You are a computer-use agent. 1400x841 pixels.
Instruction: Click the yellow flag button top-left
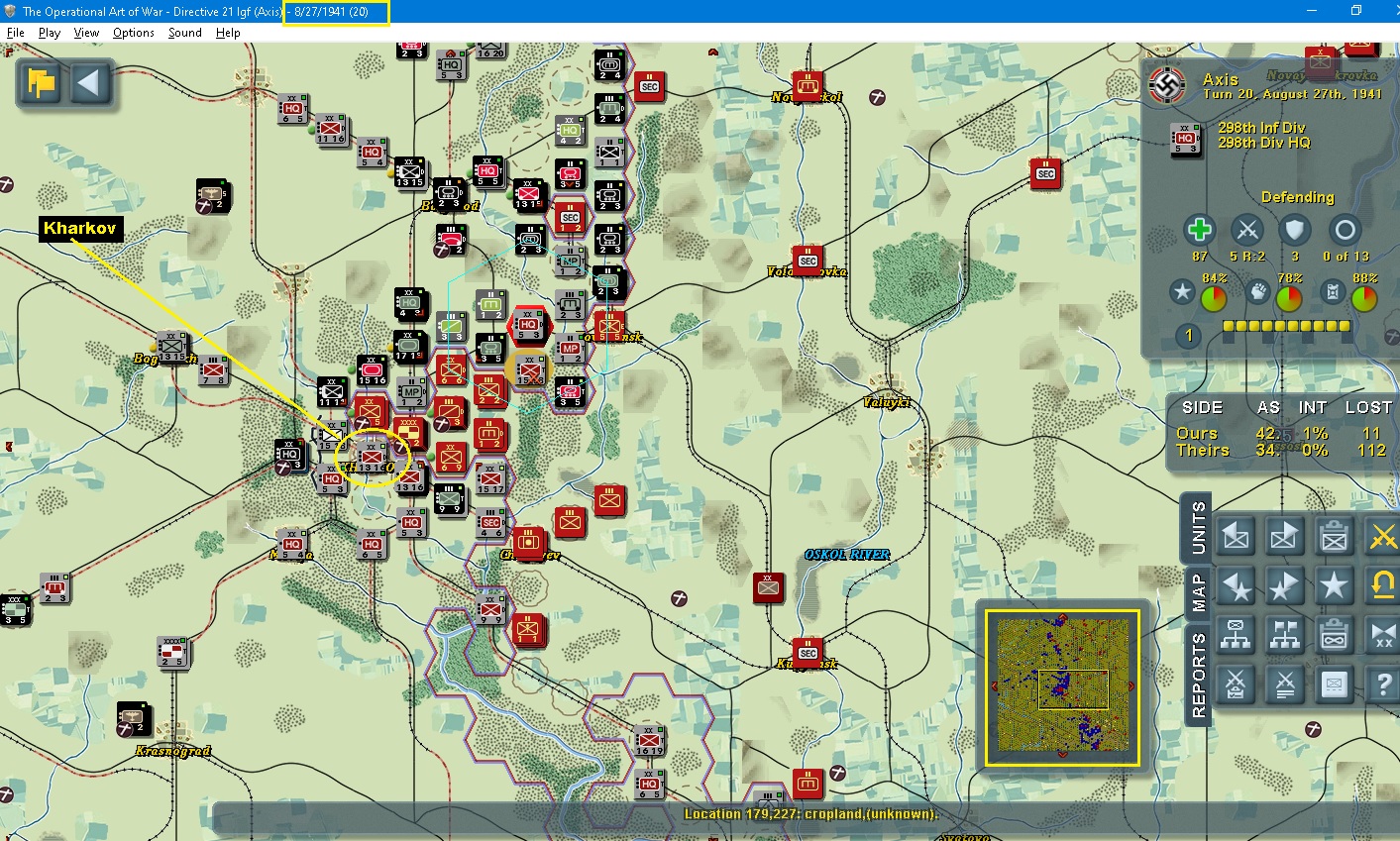[40, 84]
